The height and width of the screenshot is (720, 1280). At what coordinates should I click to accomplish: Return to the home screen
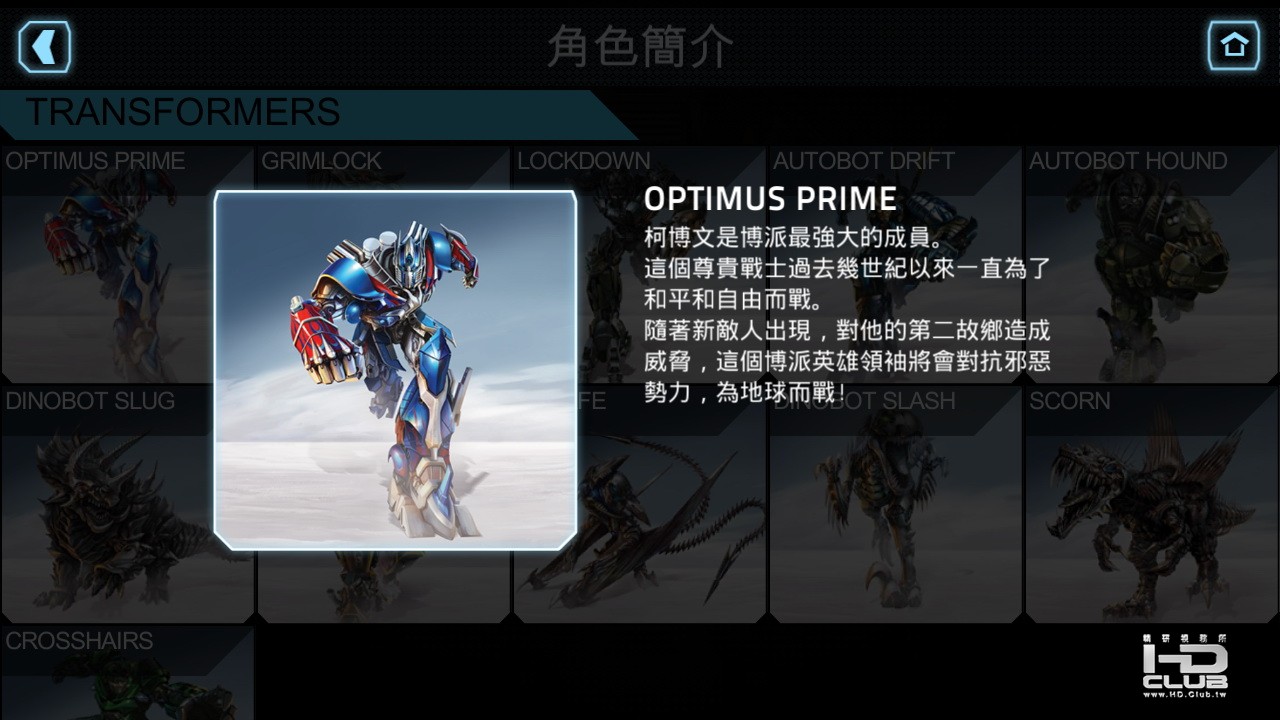point(1233,46)
